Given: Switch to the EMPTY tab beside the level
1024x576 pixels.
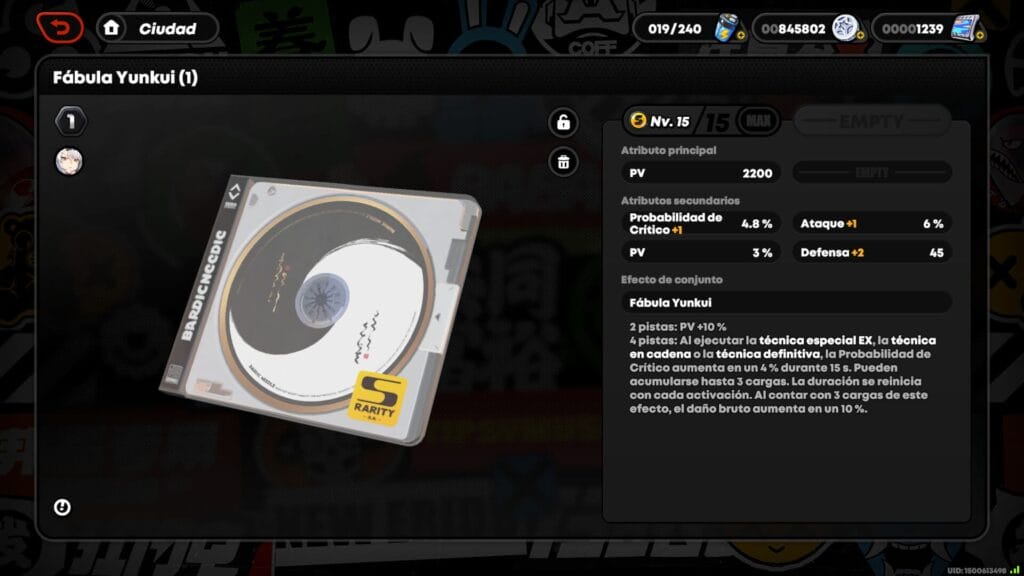Looking at the screenshot, I should click(x=871, y=122).
